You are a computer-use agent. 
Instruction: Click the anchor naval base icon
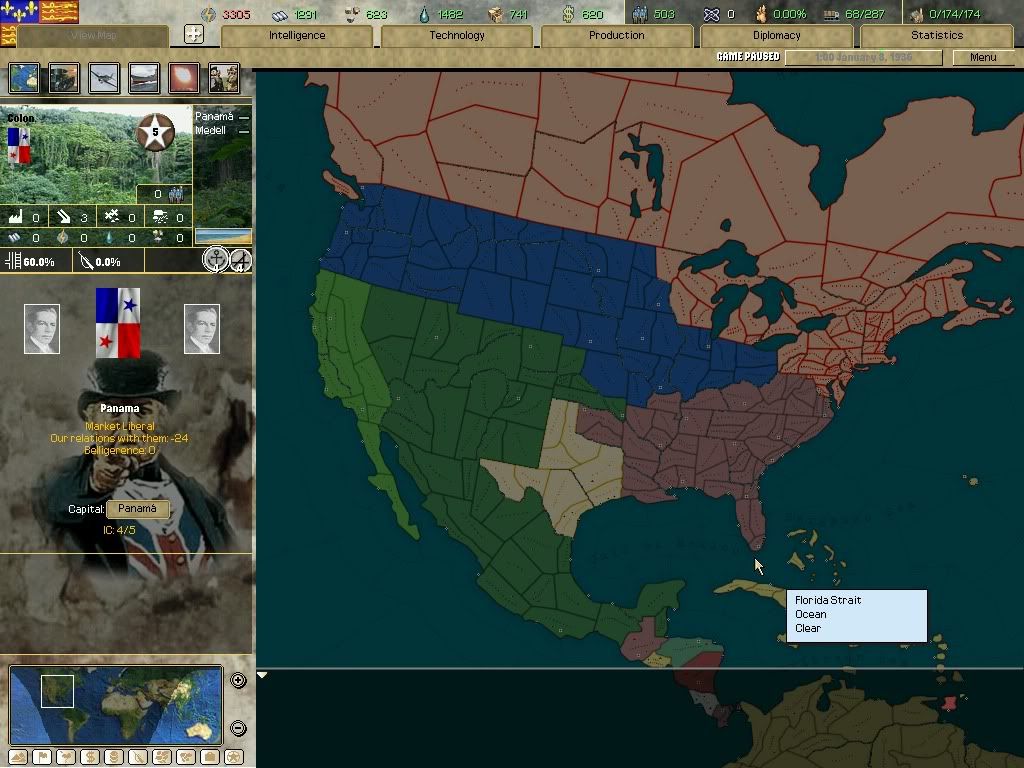pyautogui.click(x=215, y=261)
